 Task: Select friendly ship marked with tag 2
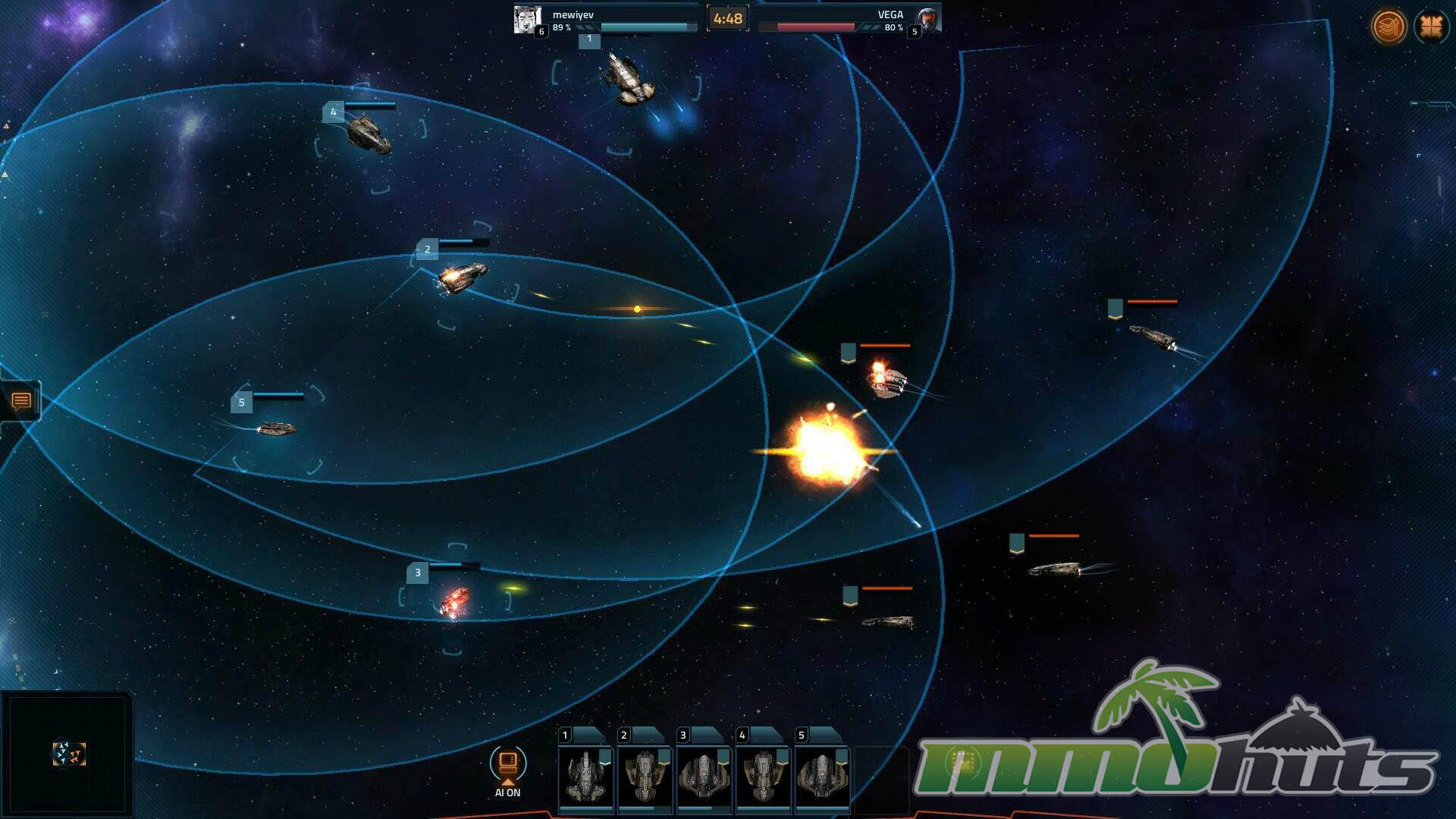tap(462, 277)
